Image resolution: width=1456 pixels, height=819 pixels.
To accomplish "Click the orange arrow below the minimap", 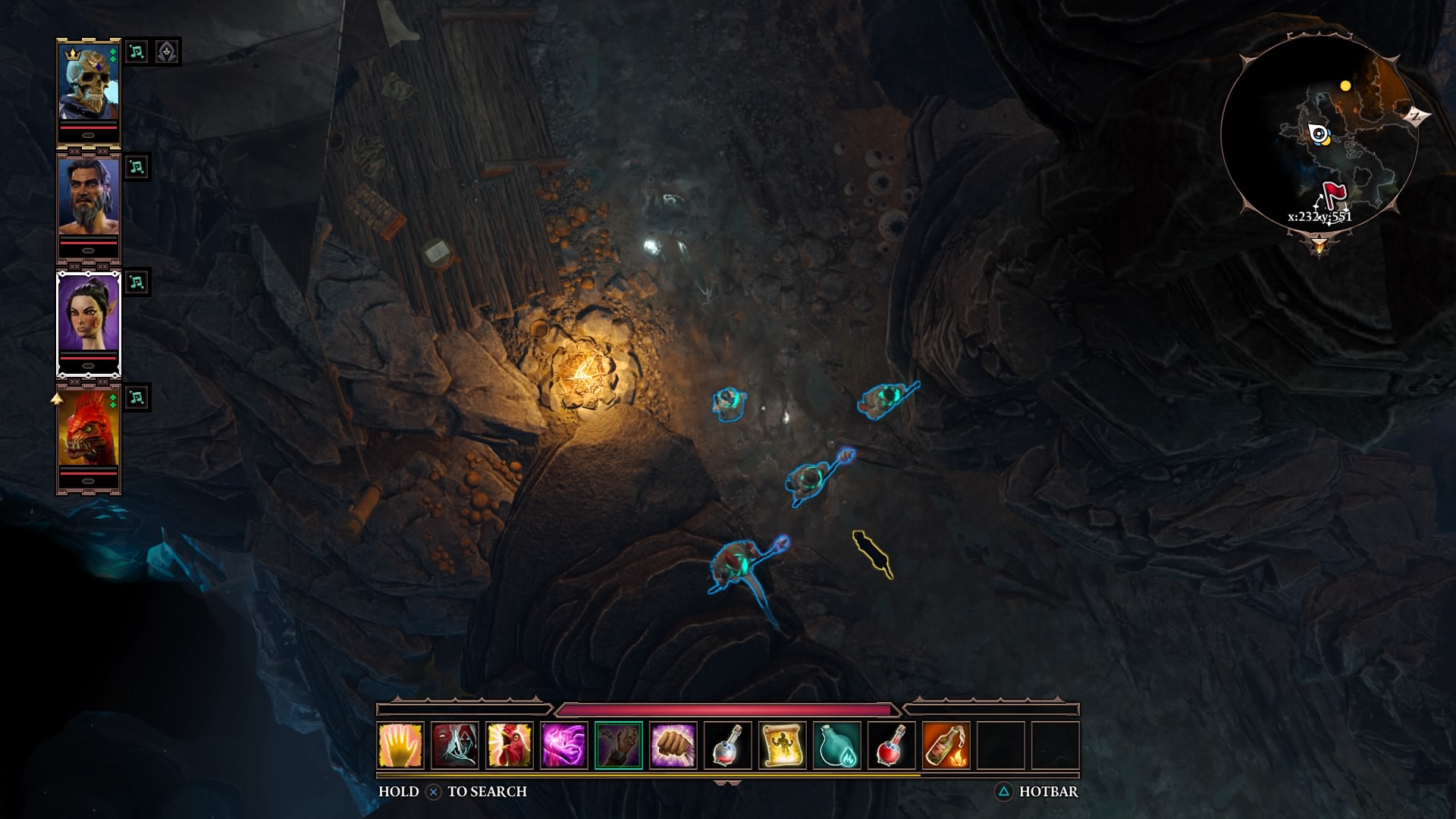I will [1319, 246].
